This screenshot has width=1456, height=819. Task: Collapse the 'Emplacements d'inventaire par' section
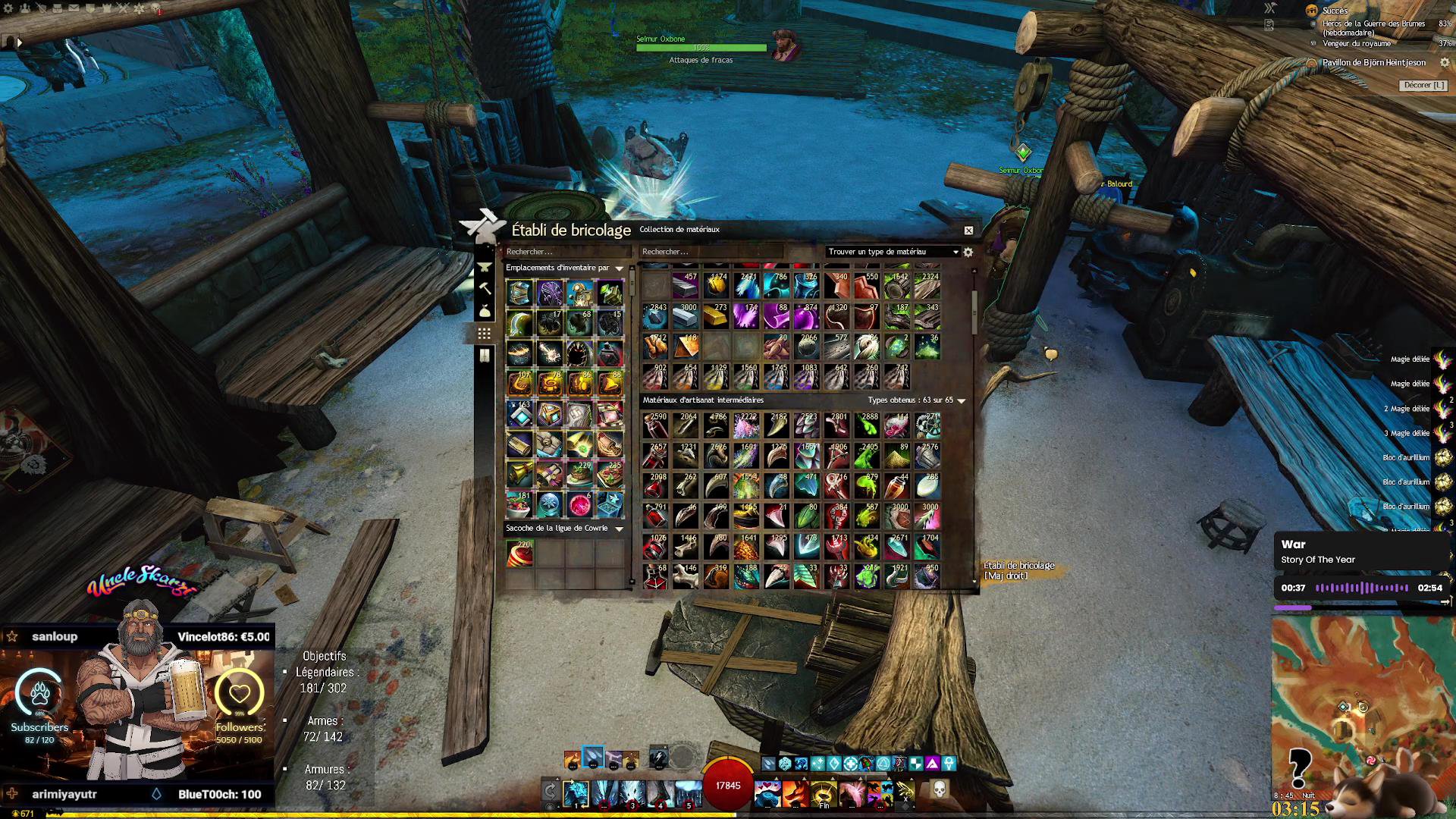619,268
